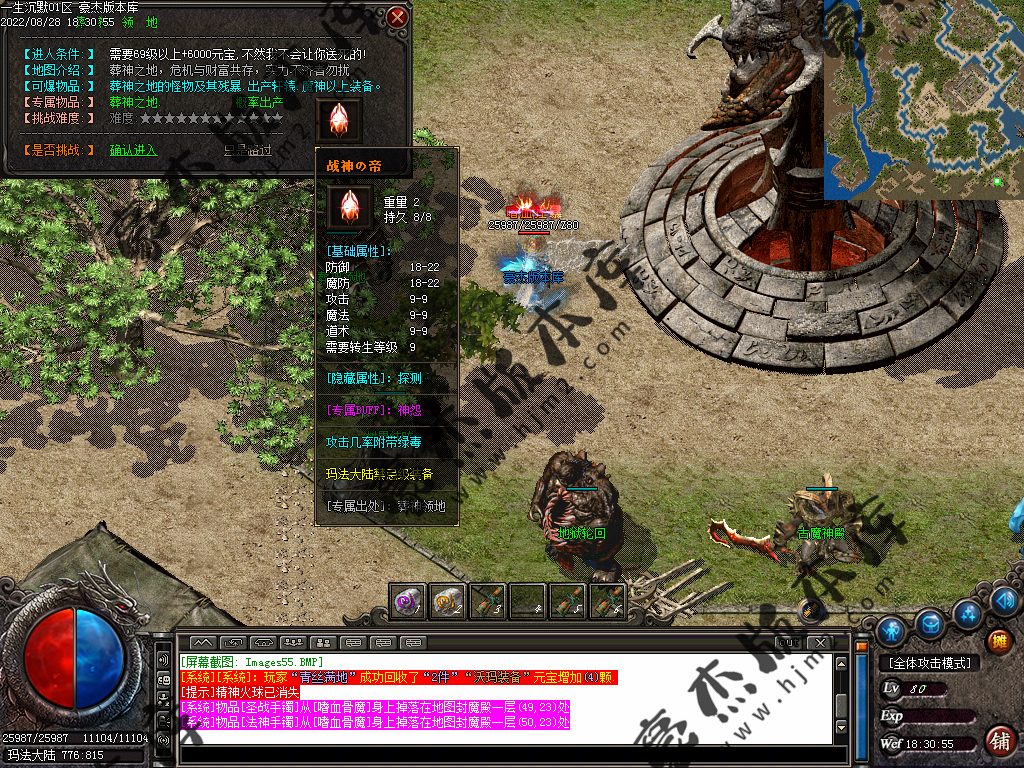
Task: Select the first chat channel tab
Action: click(x=203, y=641)
